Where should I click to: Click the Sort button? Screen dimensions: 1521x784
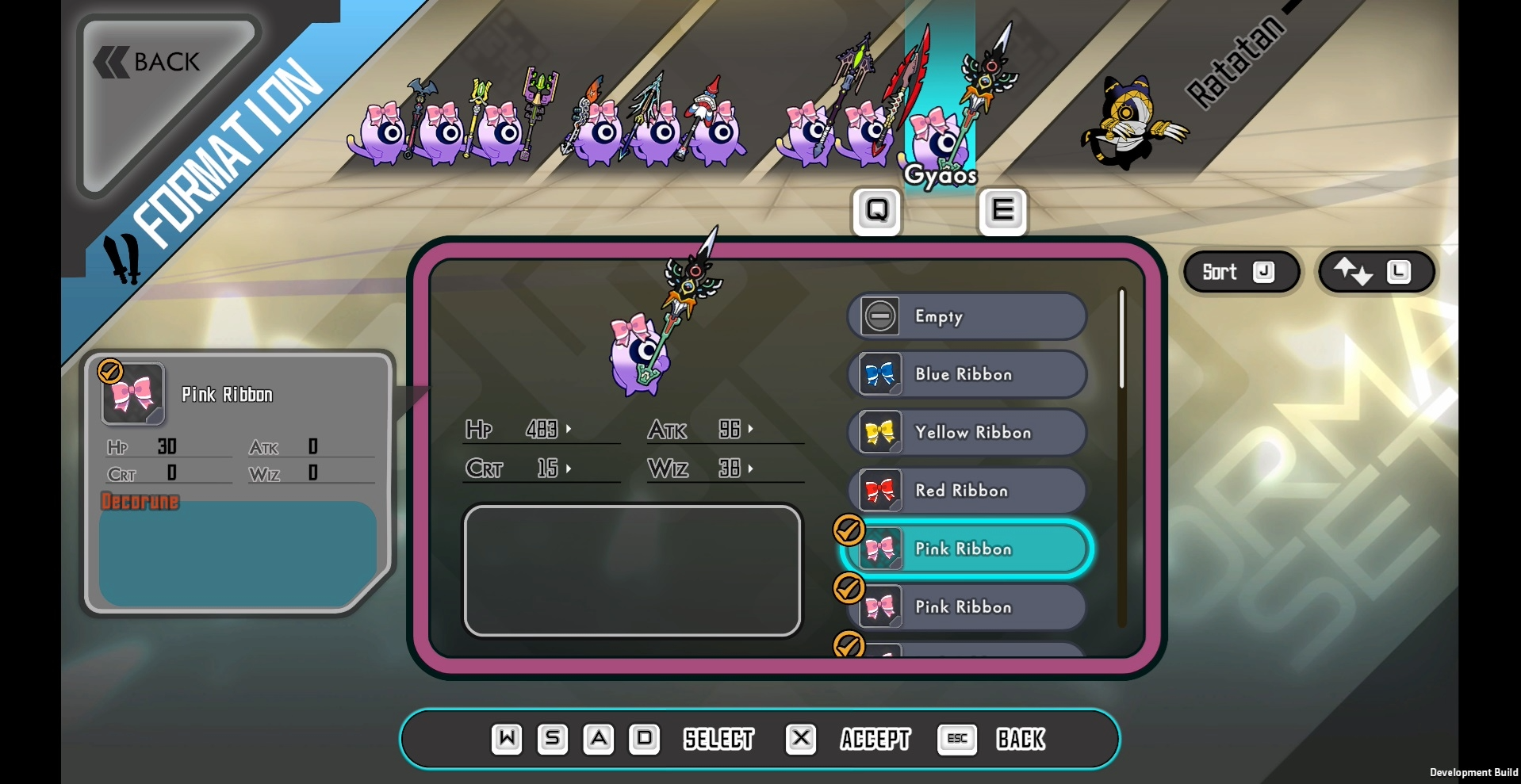(1239, 272)
